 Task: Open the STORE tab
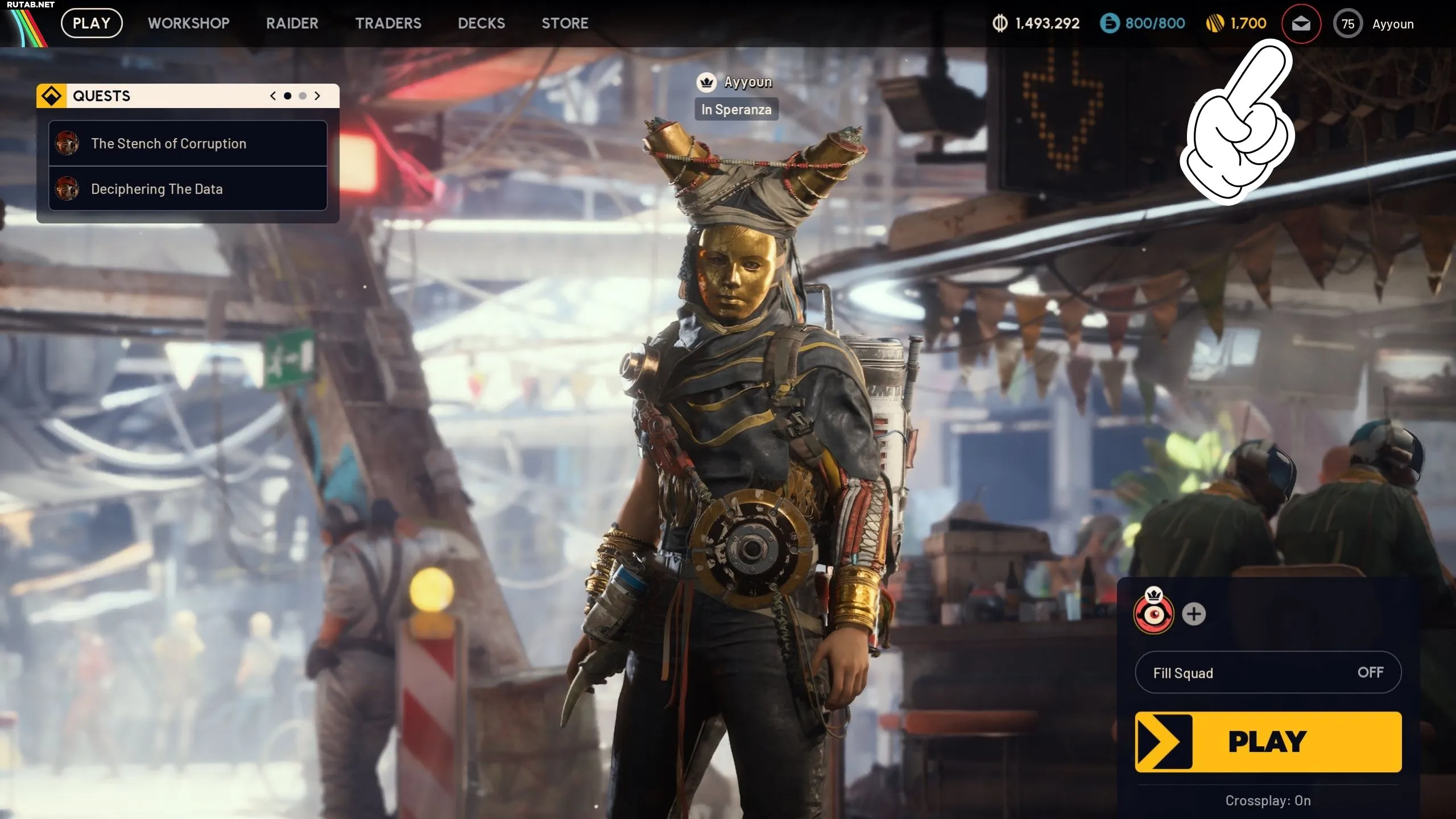(x=565, y=23)
